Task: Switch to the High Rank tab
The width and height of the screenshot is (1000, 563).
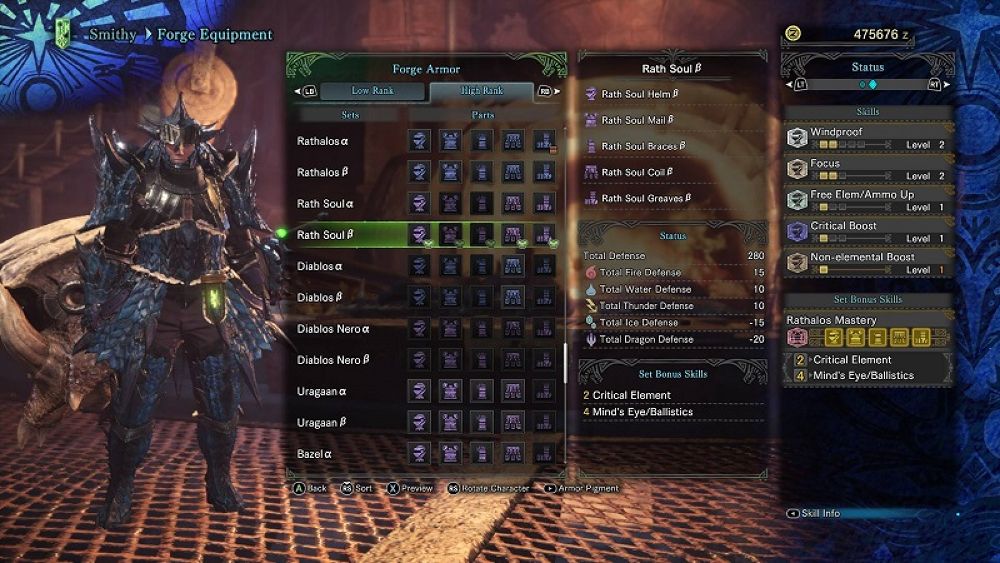Action: click(481, 91)
